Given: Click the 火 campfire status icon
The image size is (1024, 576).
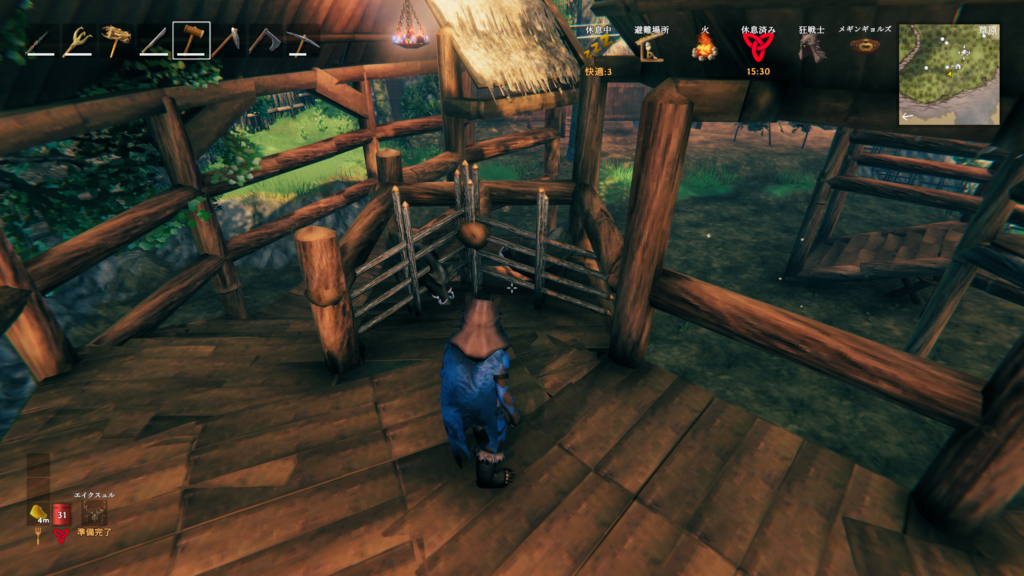Looking at the screenshot, I should (704, 47).
